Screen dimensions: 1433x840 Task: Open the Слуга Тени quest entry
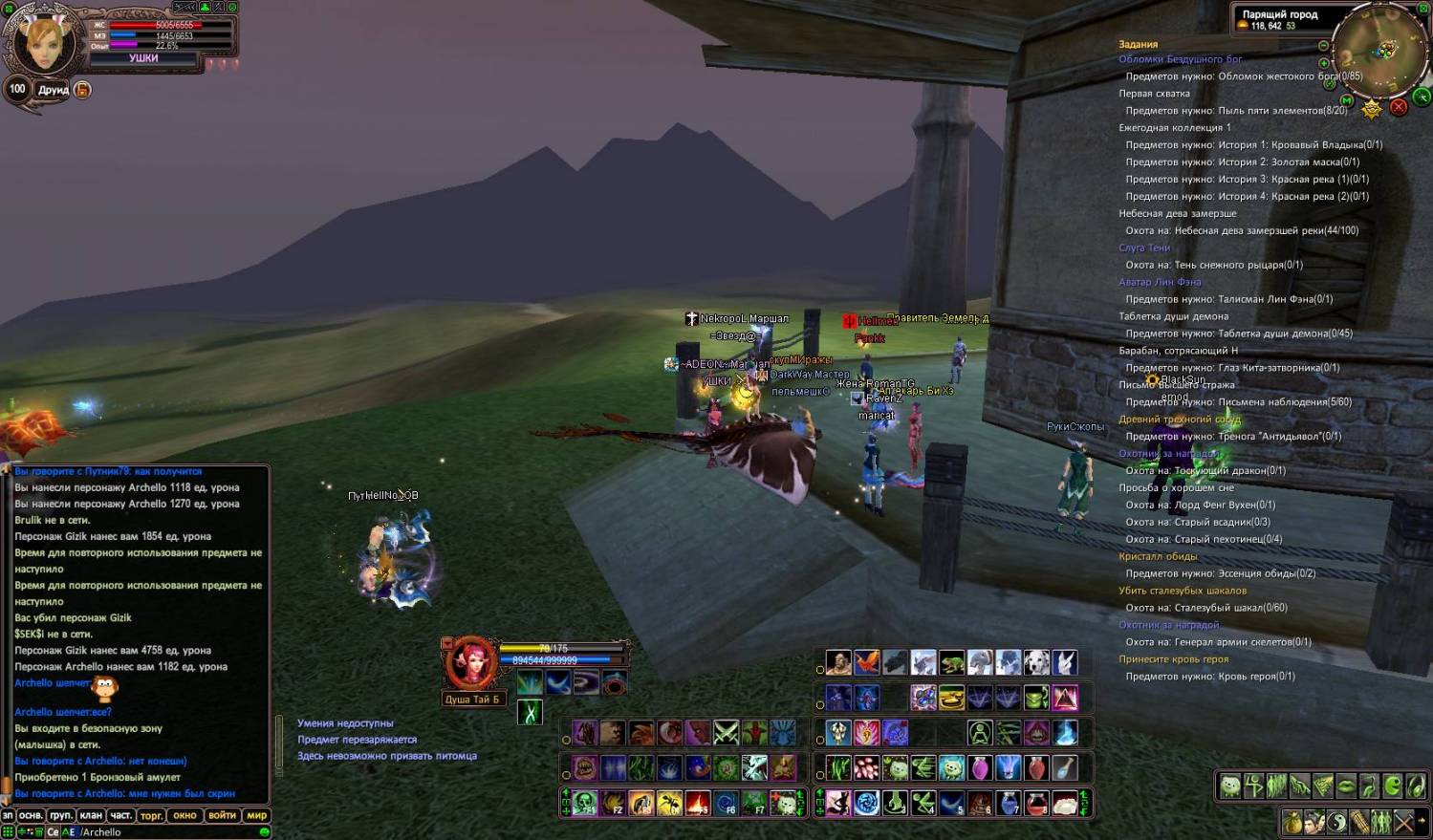coord(1144,248)
